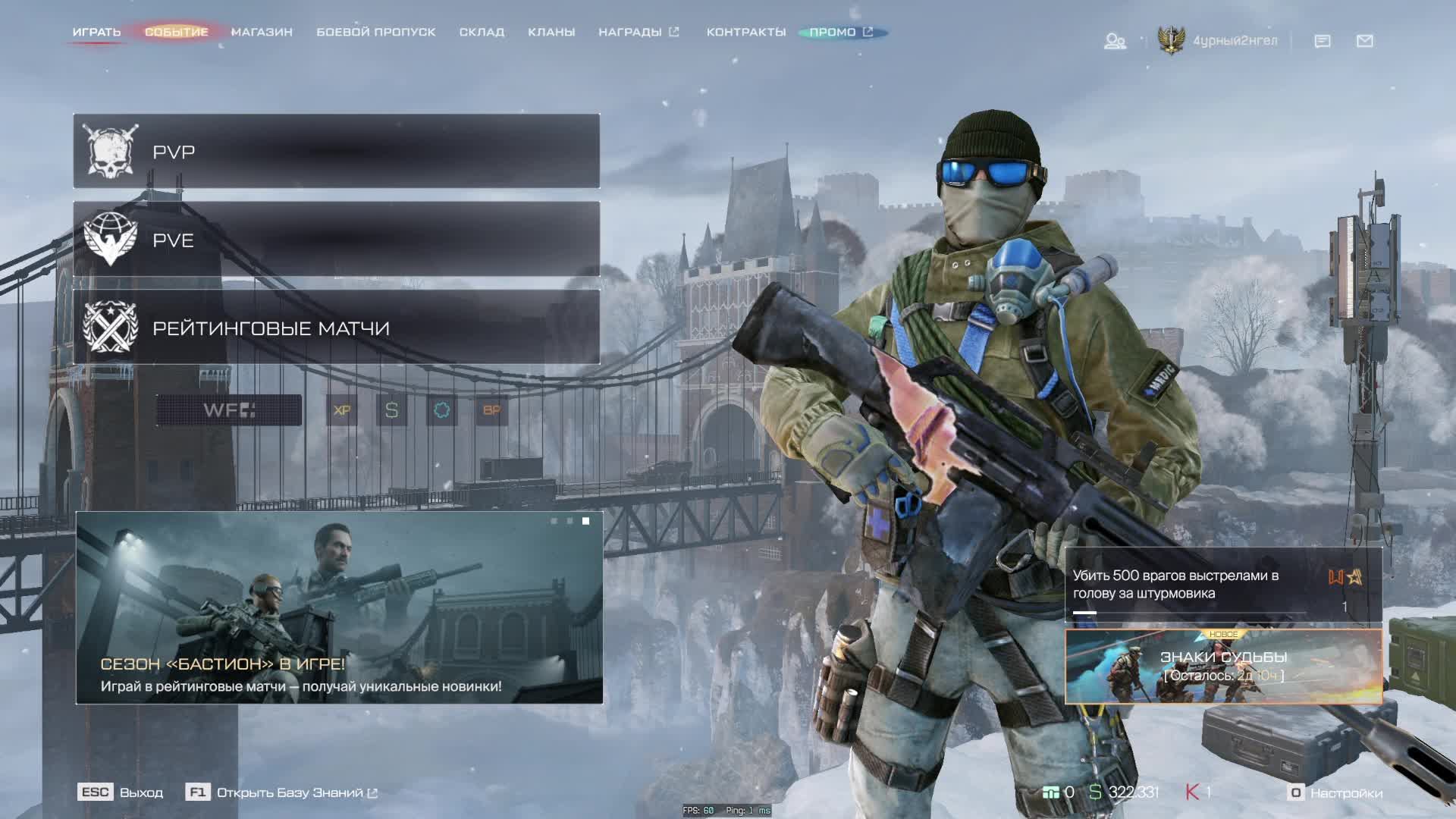Open the Знаки судьбы event banner
This screenshot has height=819, width=1456.
[x=1222, y=666]
